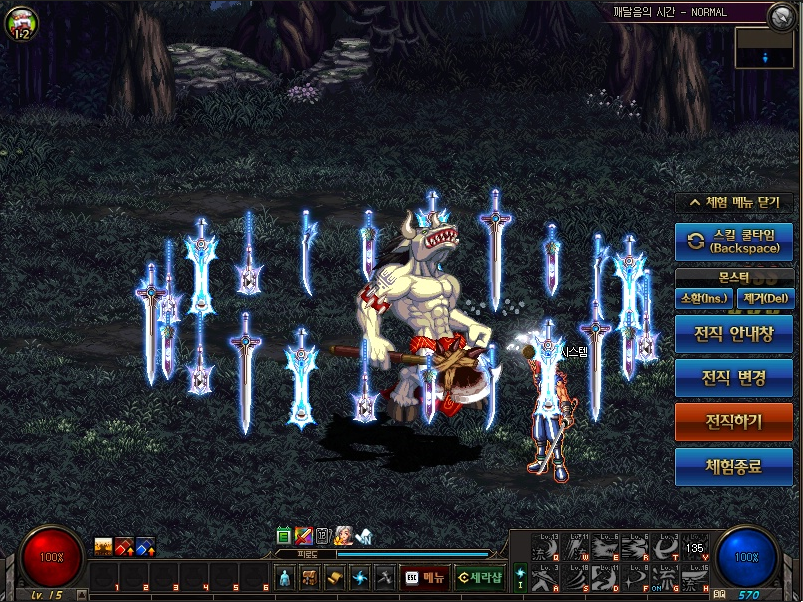803x602 pixels.
Task: Open the inventory chest icon
Action: point(310,577)
